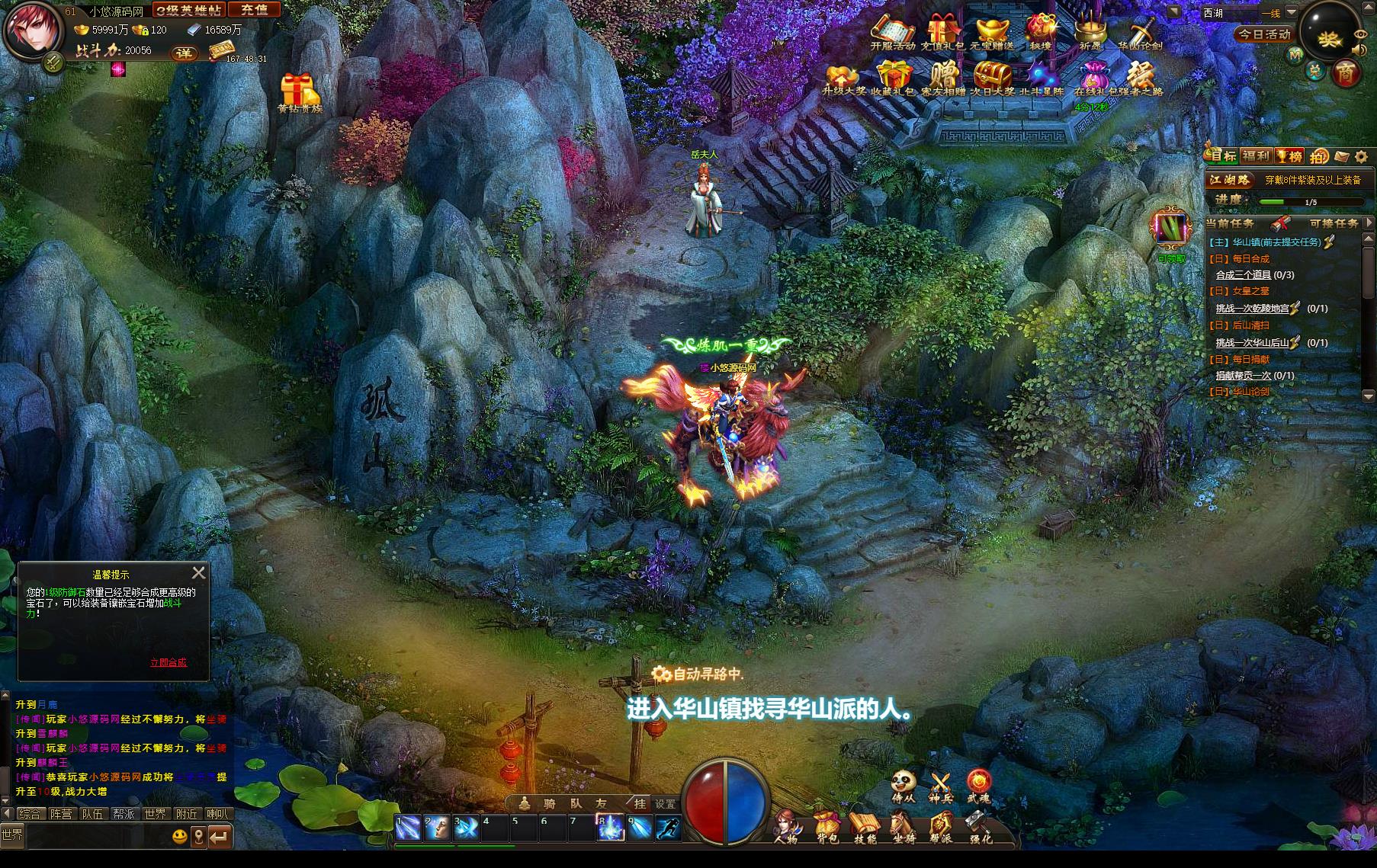Switch to the 可接任务 available quests tab
This screenshot has height=868, width=1377.
(1334, 223)
